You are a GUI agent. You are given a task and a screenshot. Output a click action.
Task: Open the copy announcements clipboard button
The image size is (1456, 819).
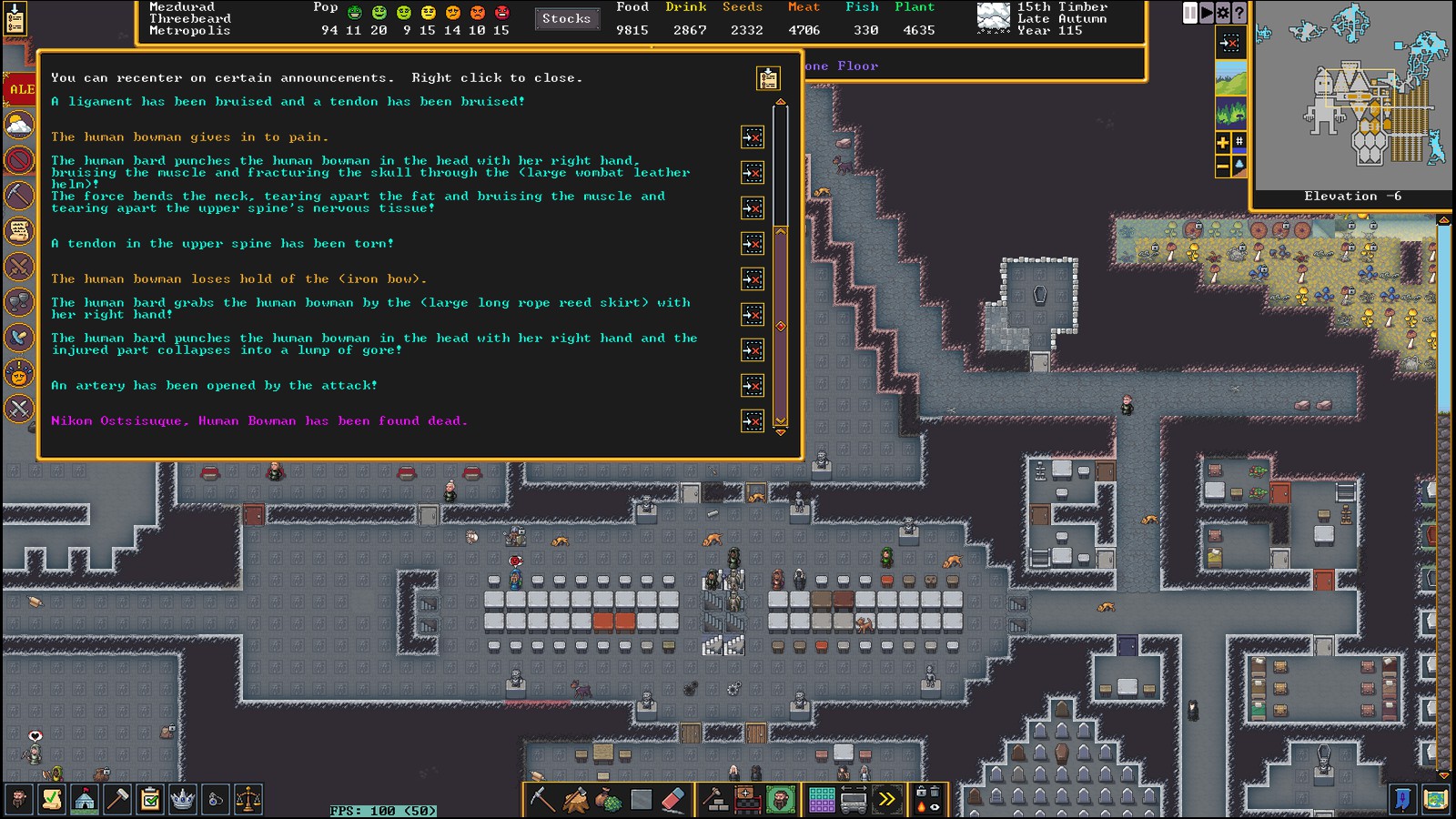click(768, 78)
